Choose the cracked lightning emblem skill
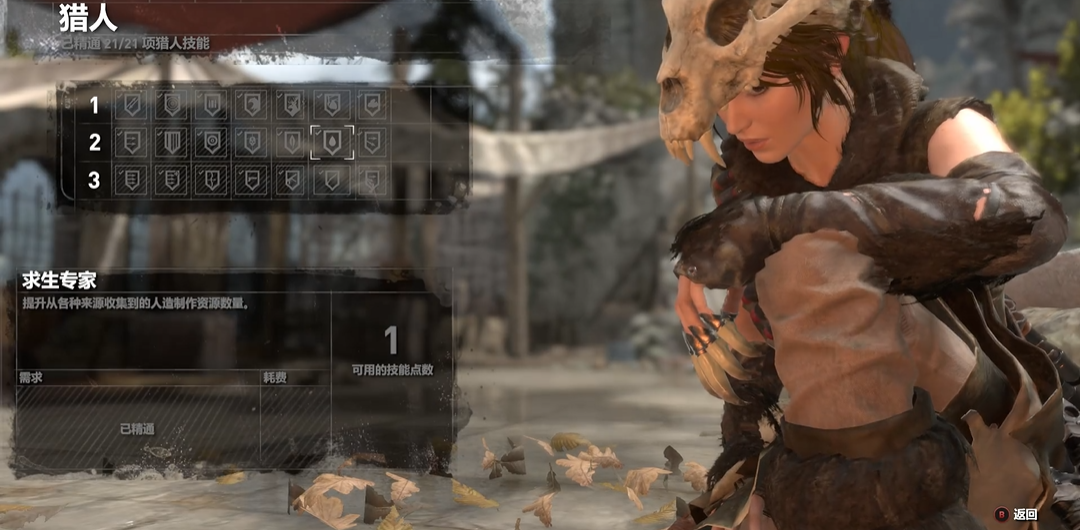This screenshot has width=1080, height=530. pyautogui.click(x=212, y=180)
